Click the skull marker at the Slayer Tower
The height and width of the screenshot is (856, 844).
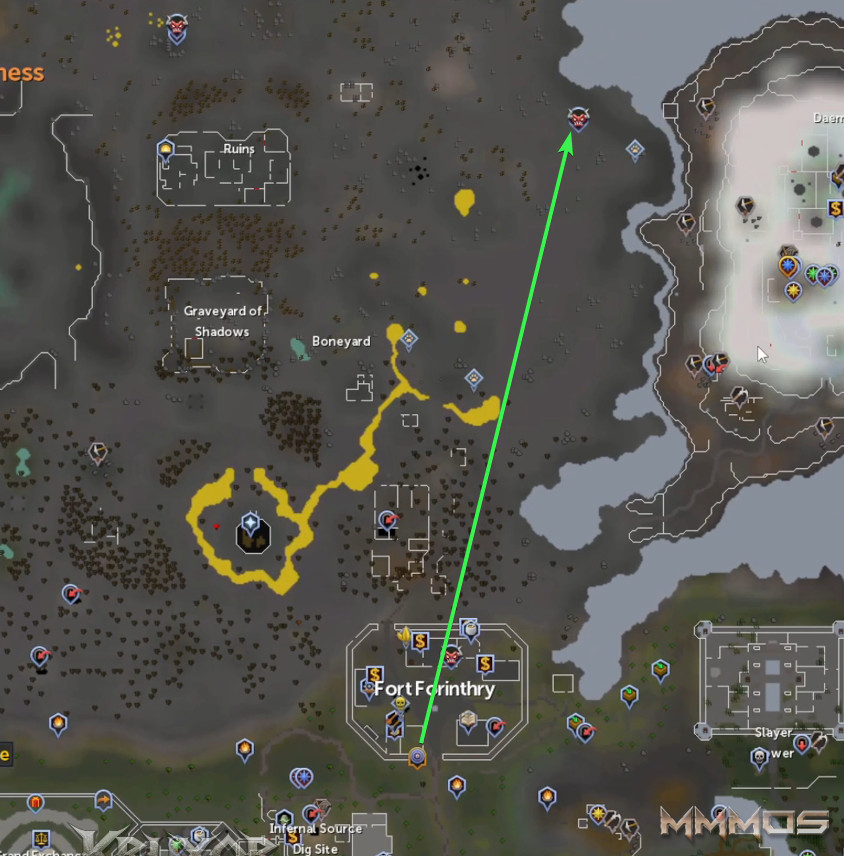[x=760, y=756]
